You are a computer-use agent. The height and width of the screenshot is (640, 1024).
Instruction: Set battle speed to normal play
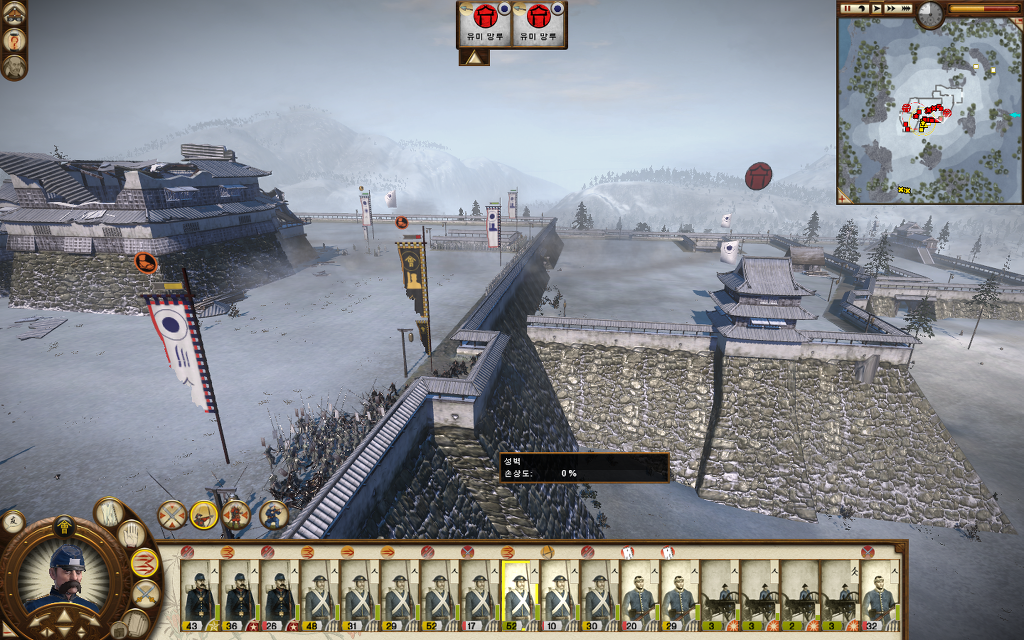pyautogui.click(x=876, y=8)
